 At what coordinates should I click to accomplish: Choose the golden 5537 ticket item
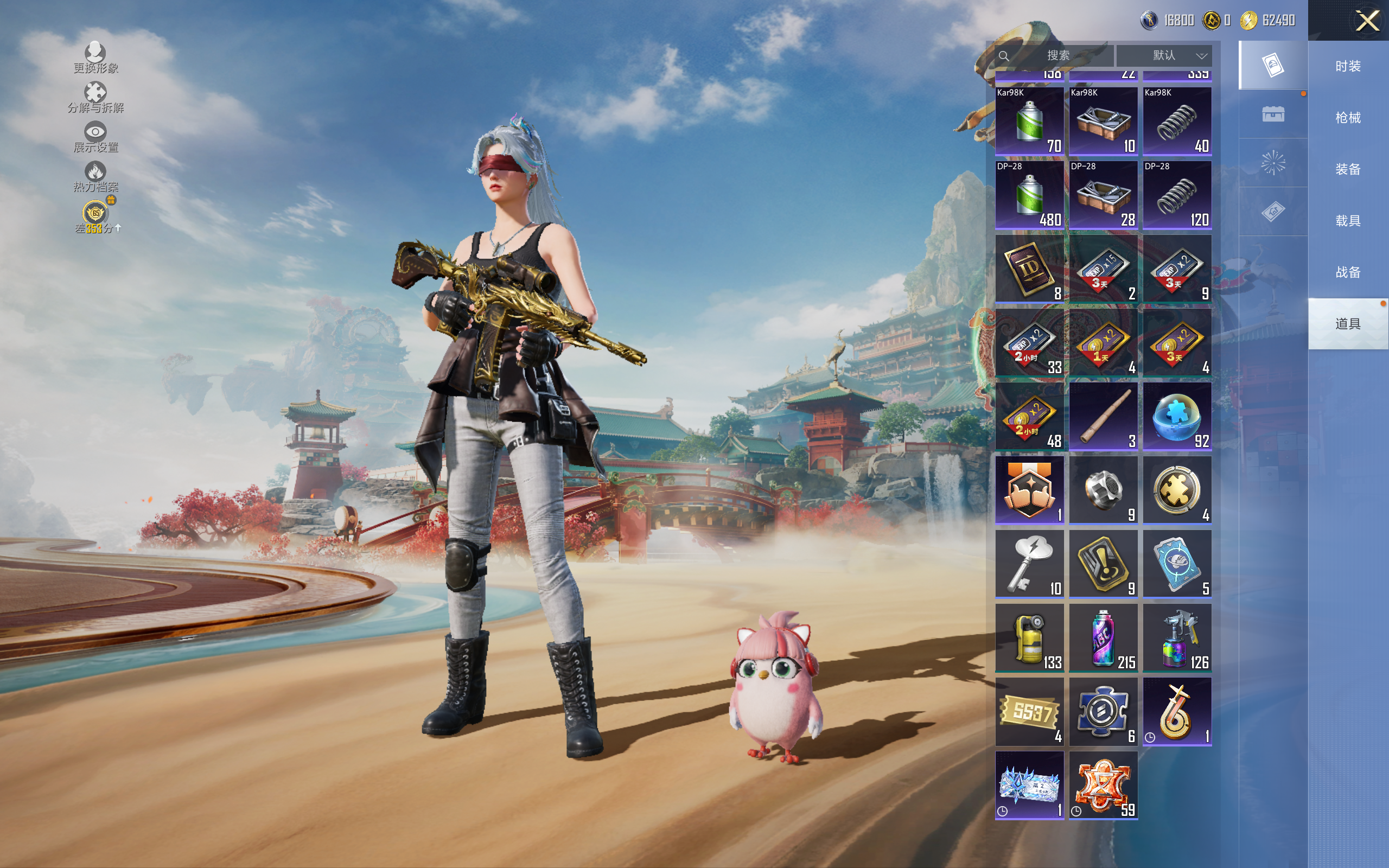(x=1029, y=712)
